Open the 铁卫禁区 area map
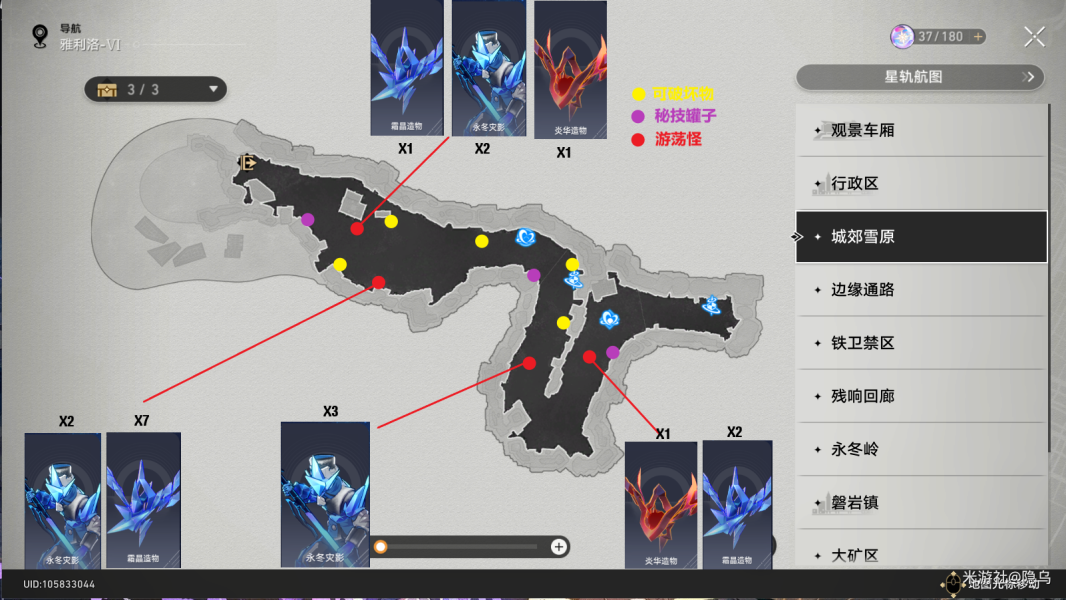 (921, 343)
